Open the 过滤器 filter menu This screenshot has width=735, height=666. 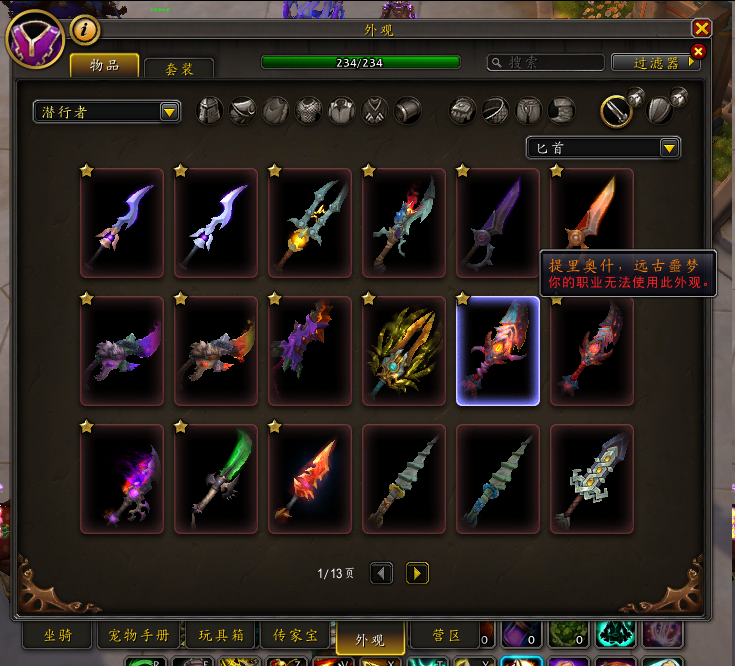655,63
